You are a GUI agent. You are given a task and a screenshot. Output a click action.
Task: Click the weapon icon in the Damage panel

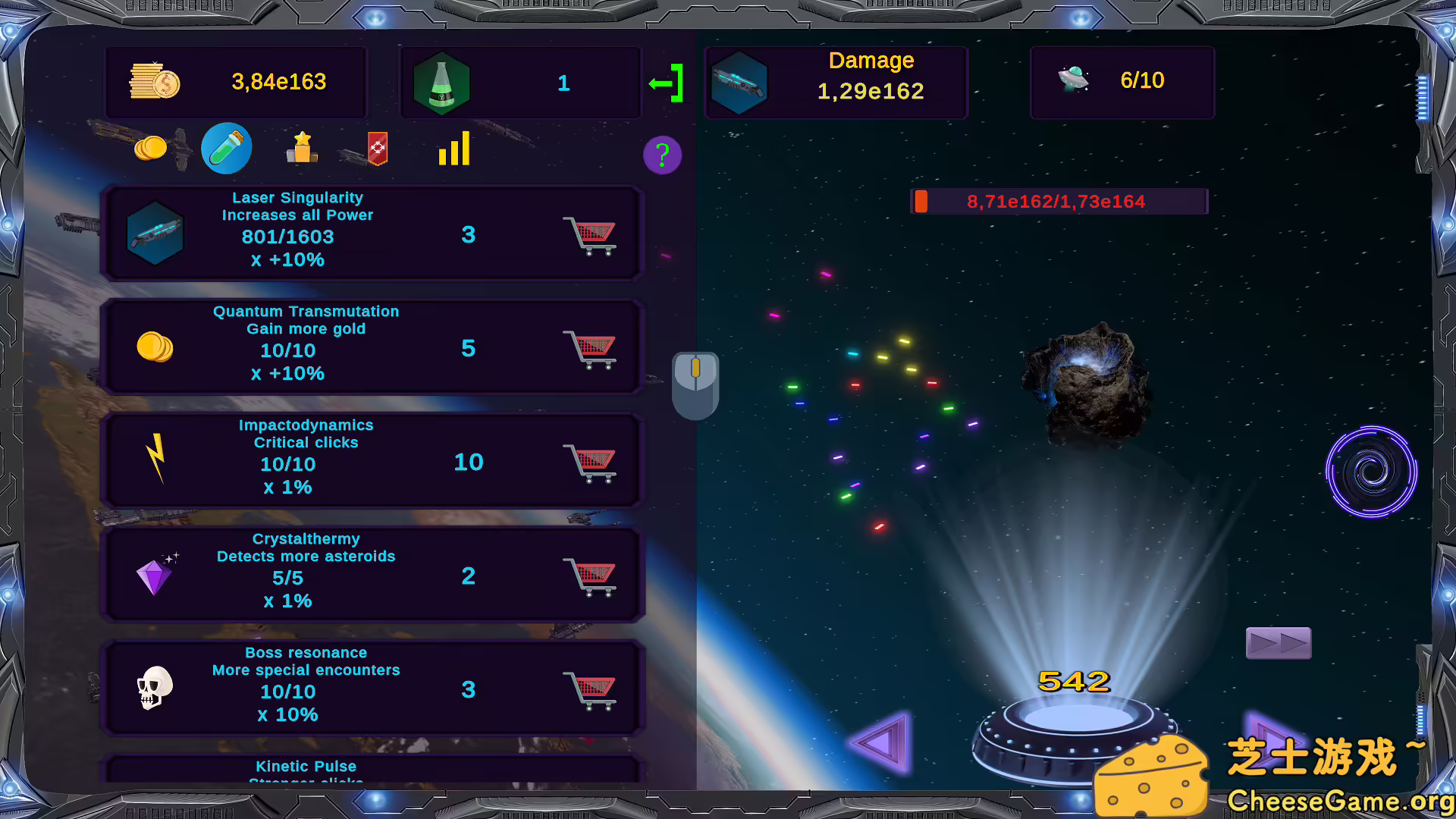point(739,82)
